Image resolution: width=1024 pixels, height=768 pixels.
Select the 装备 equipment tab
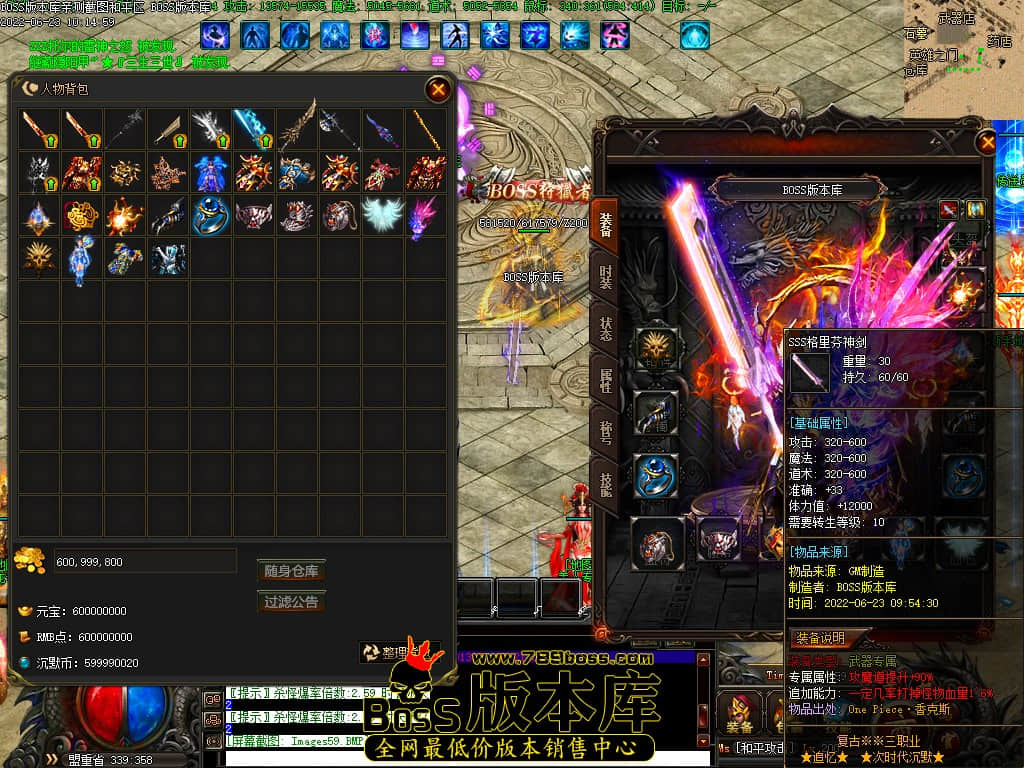pyautogui.click(x=606, y=224)
